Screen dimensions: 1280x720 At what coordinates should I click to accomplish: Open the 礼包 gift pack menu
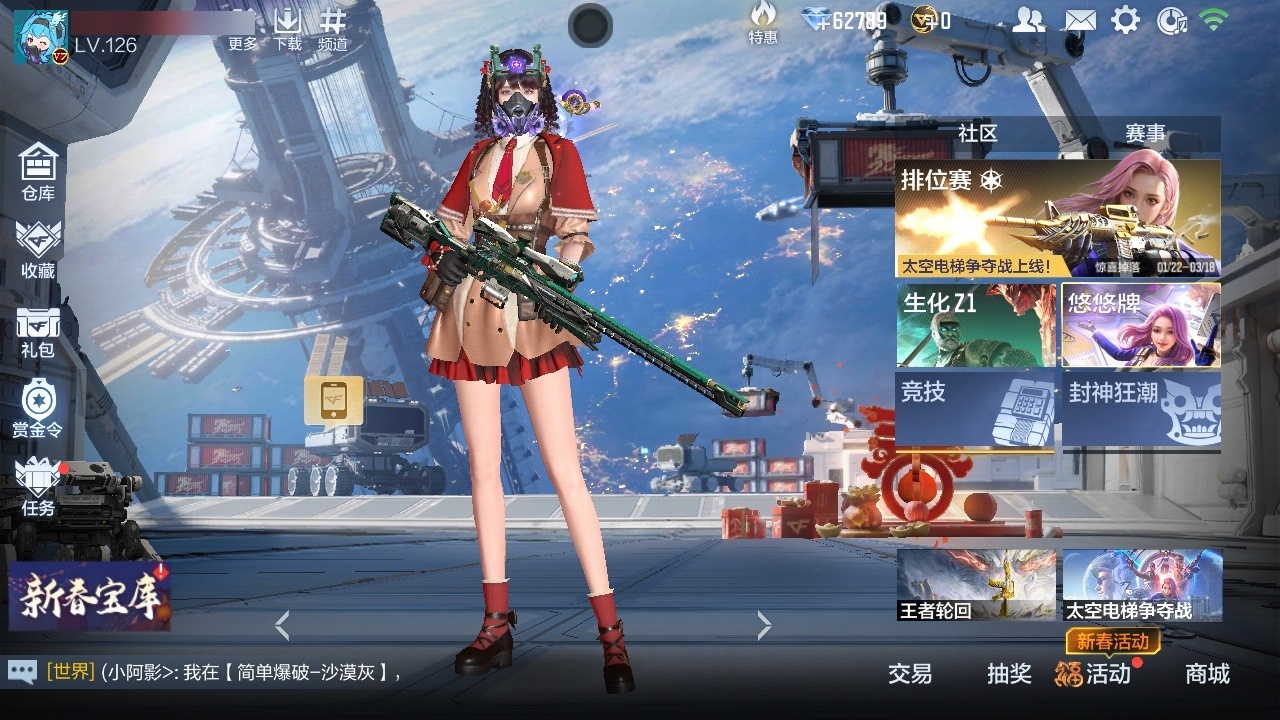pos(38,331)
